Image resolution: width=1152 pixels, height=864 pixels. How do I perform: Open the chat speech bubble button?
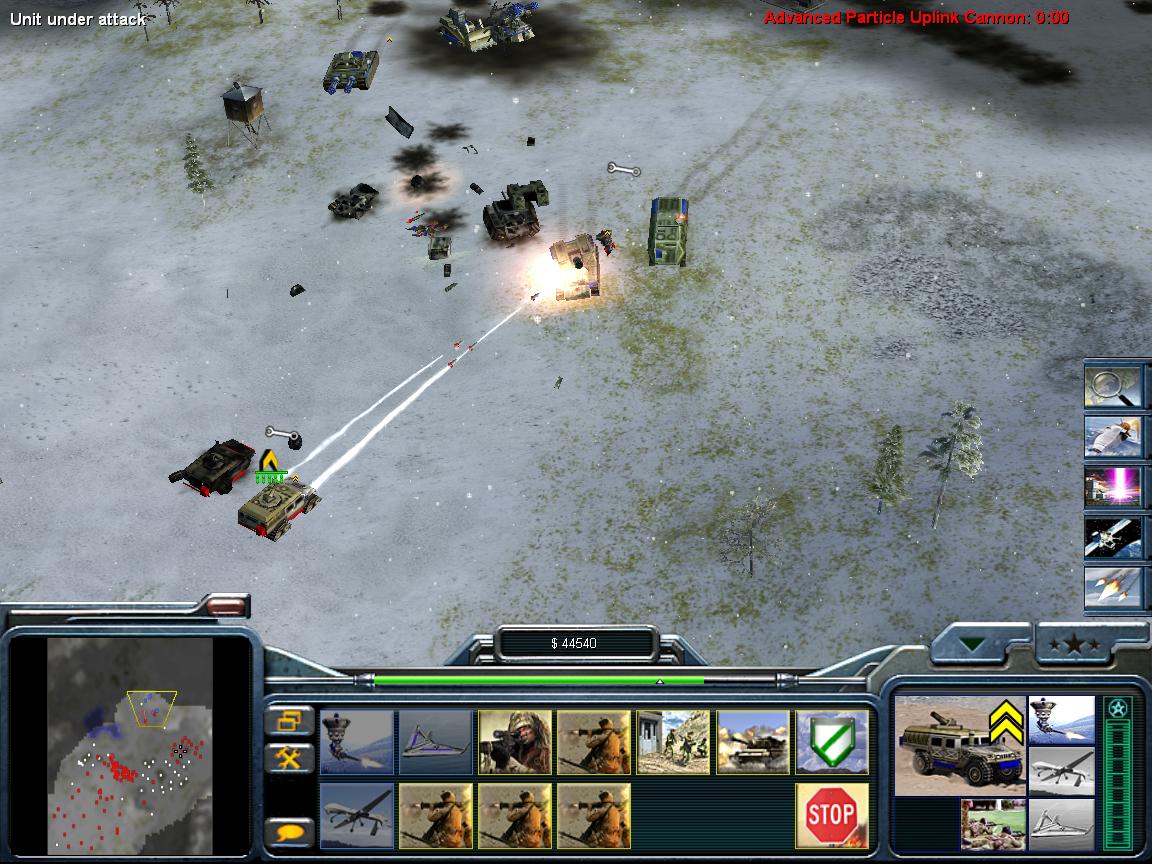[290, 832]
